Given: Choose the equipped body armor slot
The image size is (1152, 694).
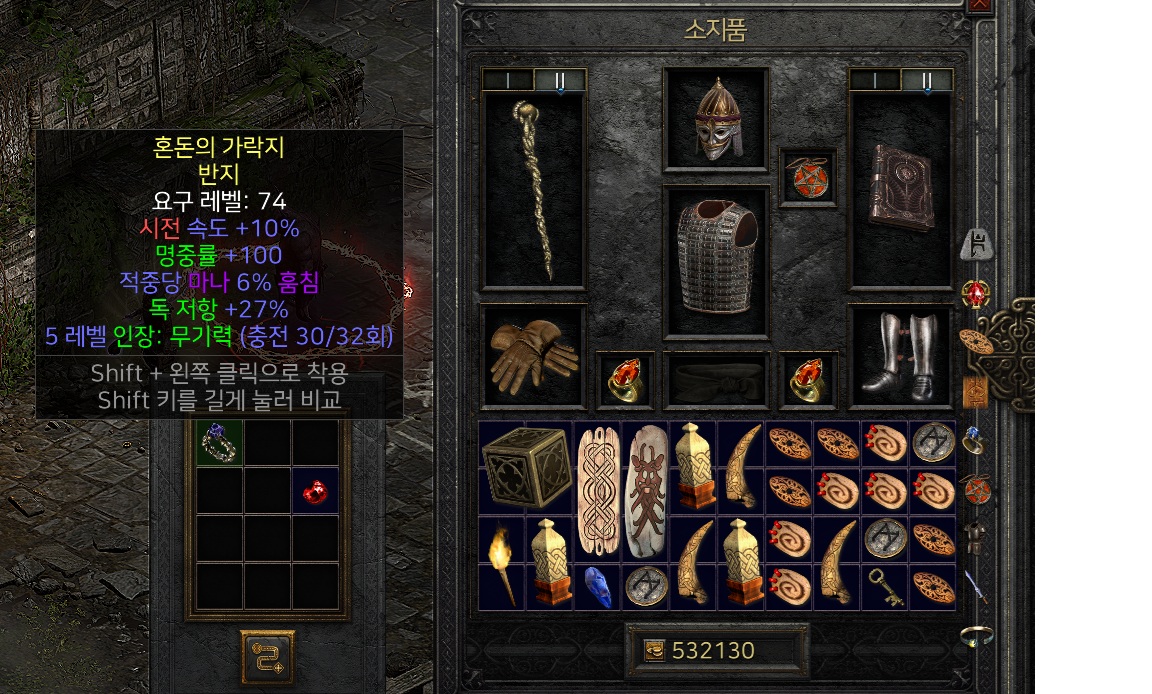Looking at the screenshot, I should pos(716,260).
